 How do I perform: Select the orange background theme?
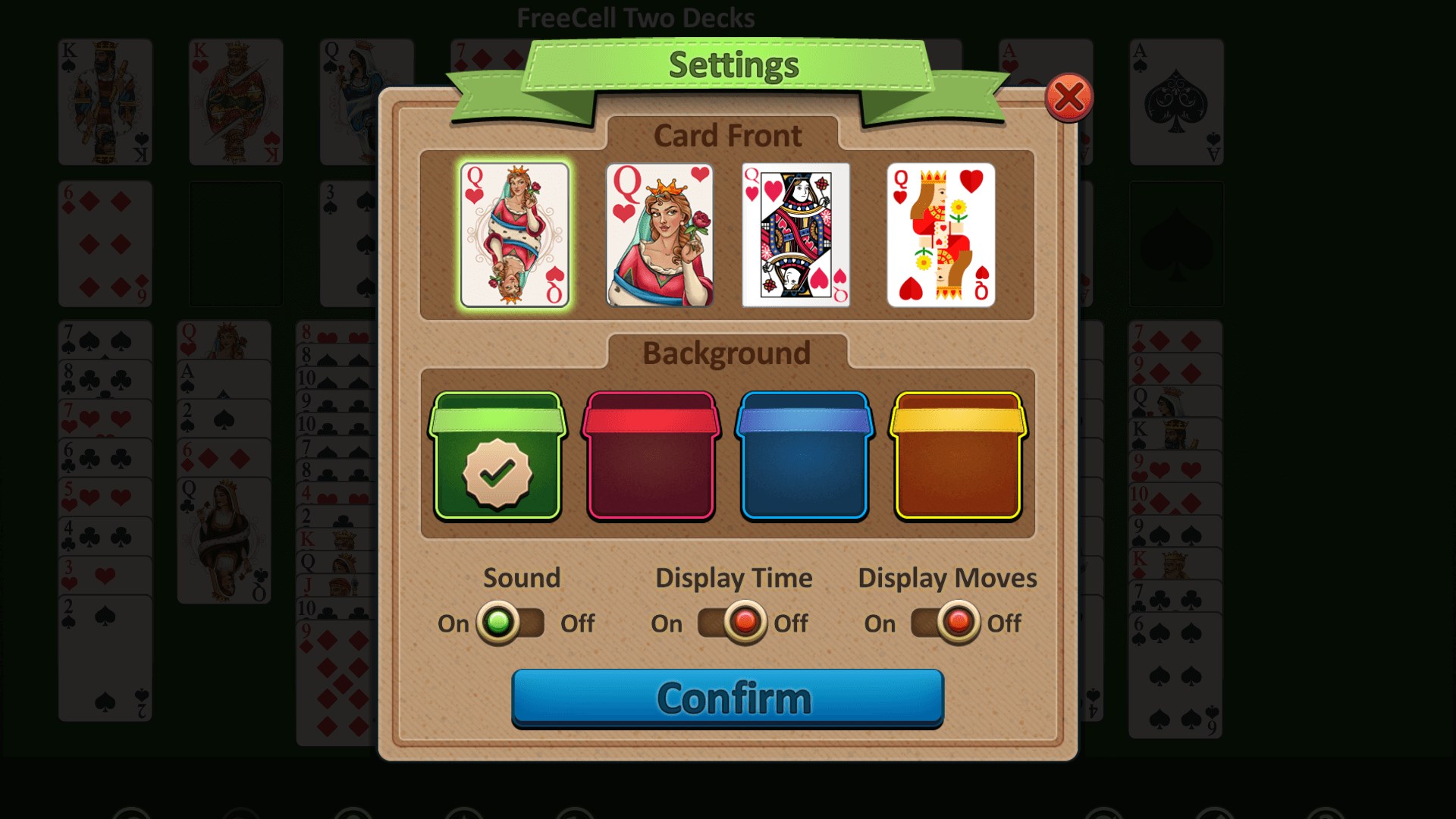click(x=957, y=455)
